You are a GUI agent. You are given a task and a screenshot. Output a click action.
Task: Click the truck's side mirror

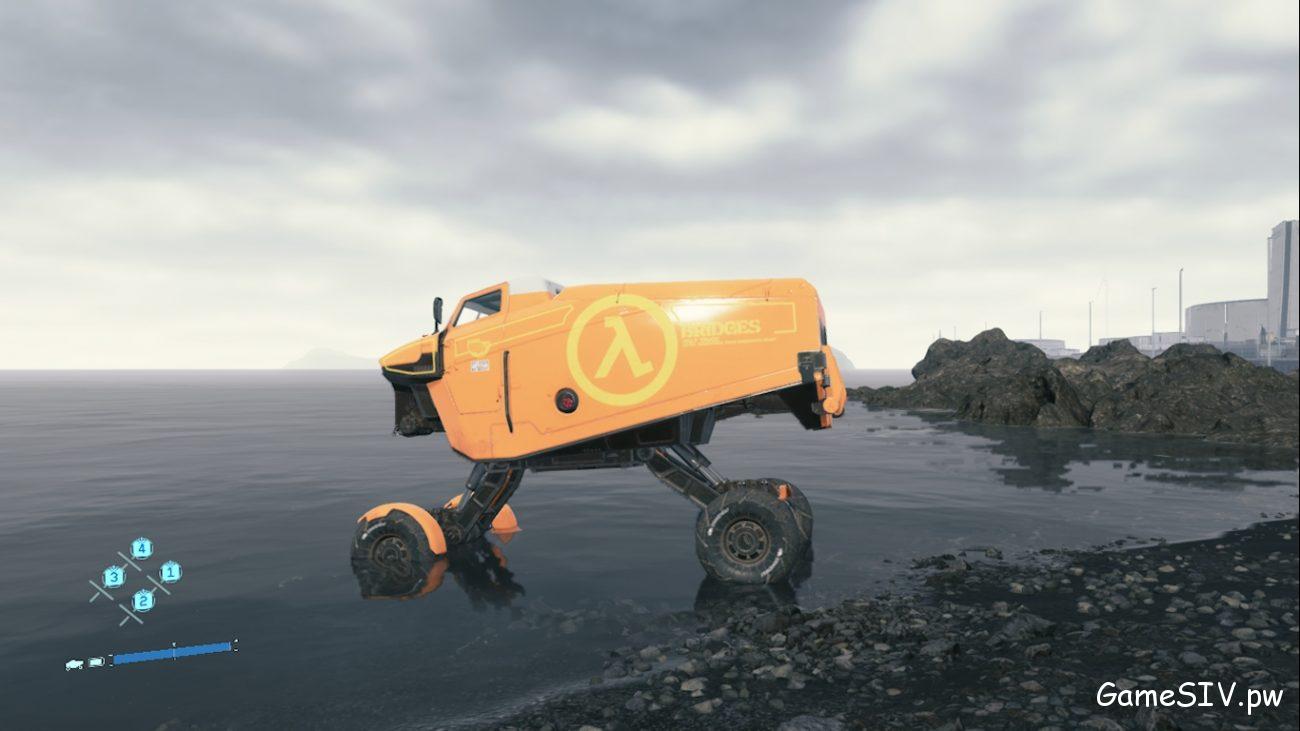(x=437, y=311)
